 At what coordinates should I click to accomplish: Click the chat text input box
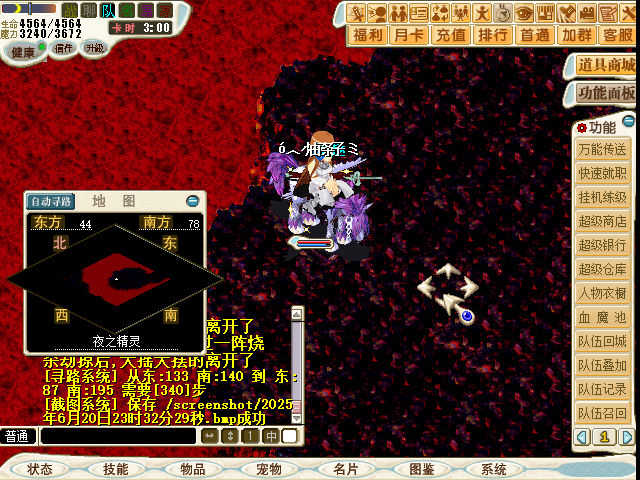tap(115, 436)
